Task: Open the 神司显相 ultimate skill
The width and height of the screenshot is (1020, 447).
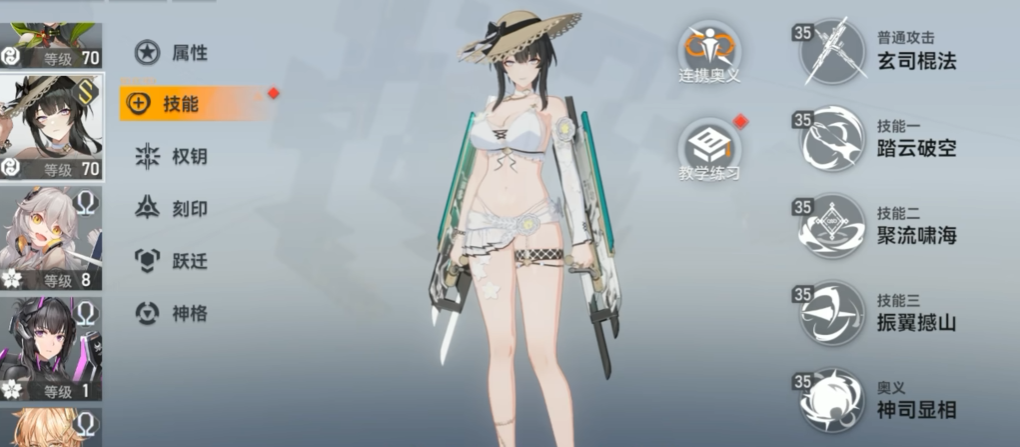Action: coord(832,400)
